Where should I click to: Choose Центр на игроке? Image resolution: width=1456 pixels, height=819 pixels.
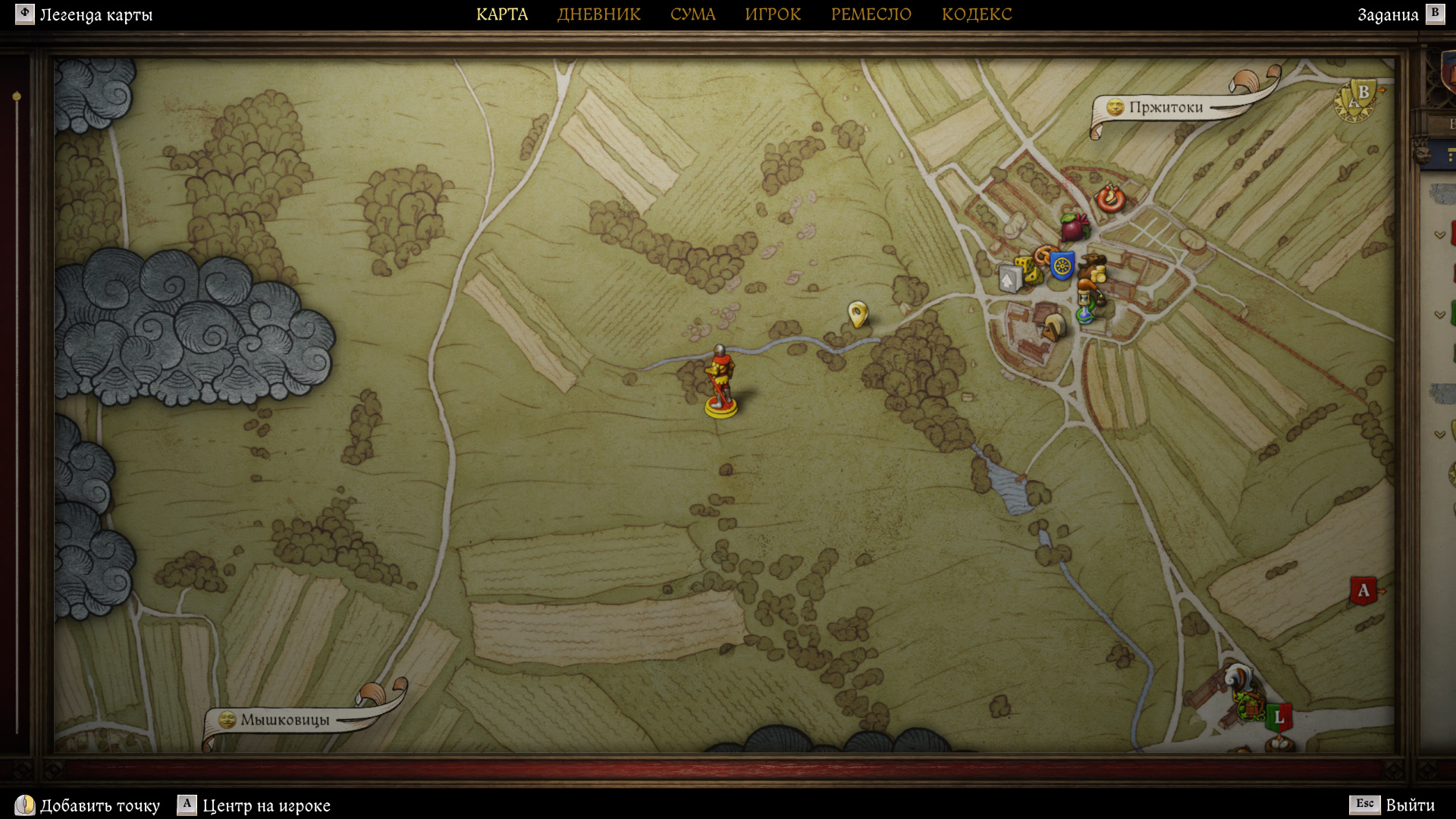pos(254,805)
